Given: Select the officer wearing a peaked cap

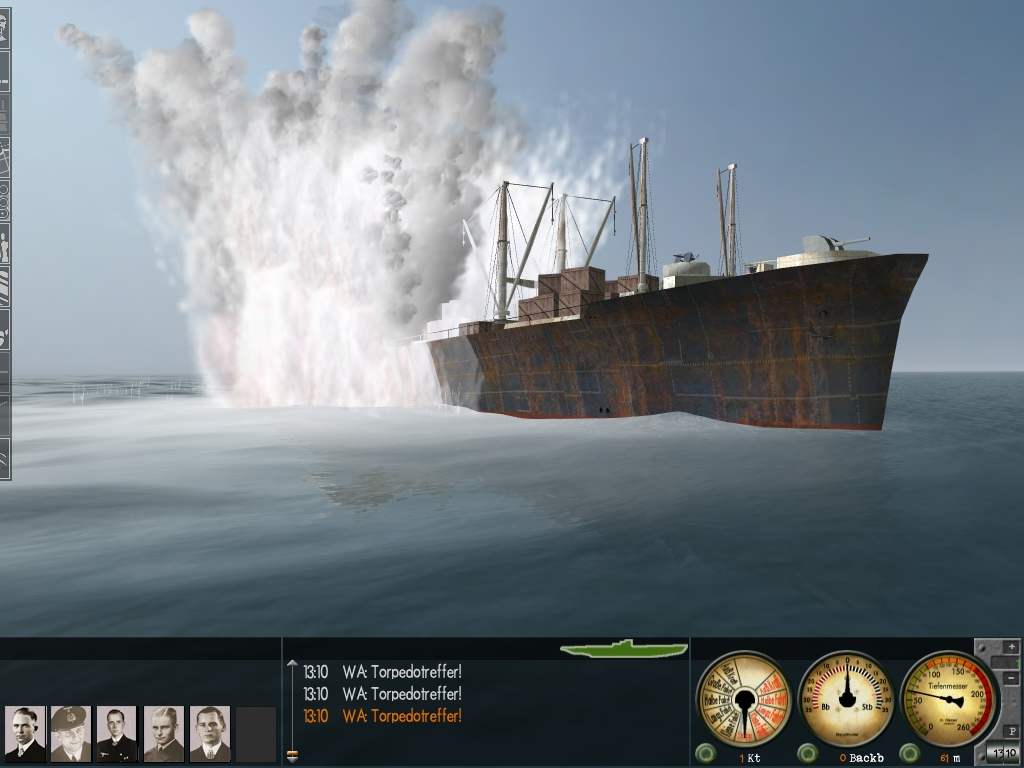Looking at the screenshot, I should point(70,734).
